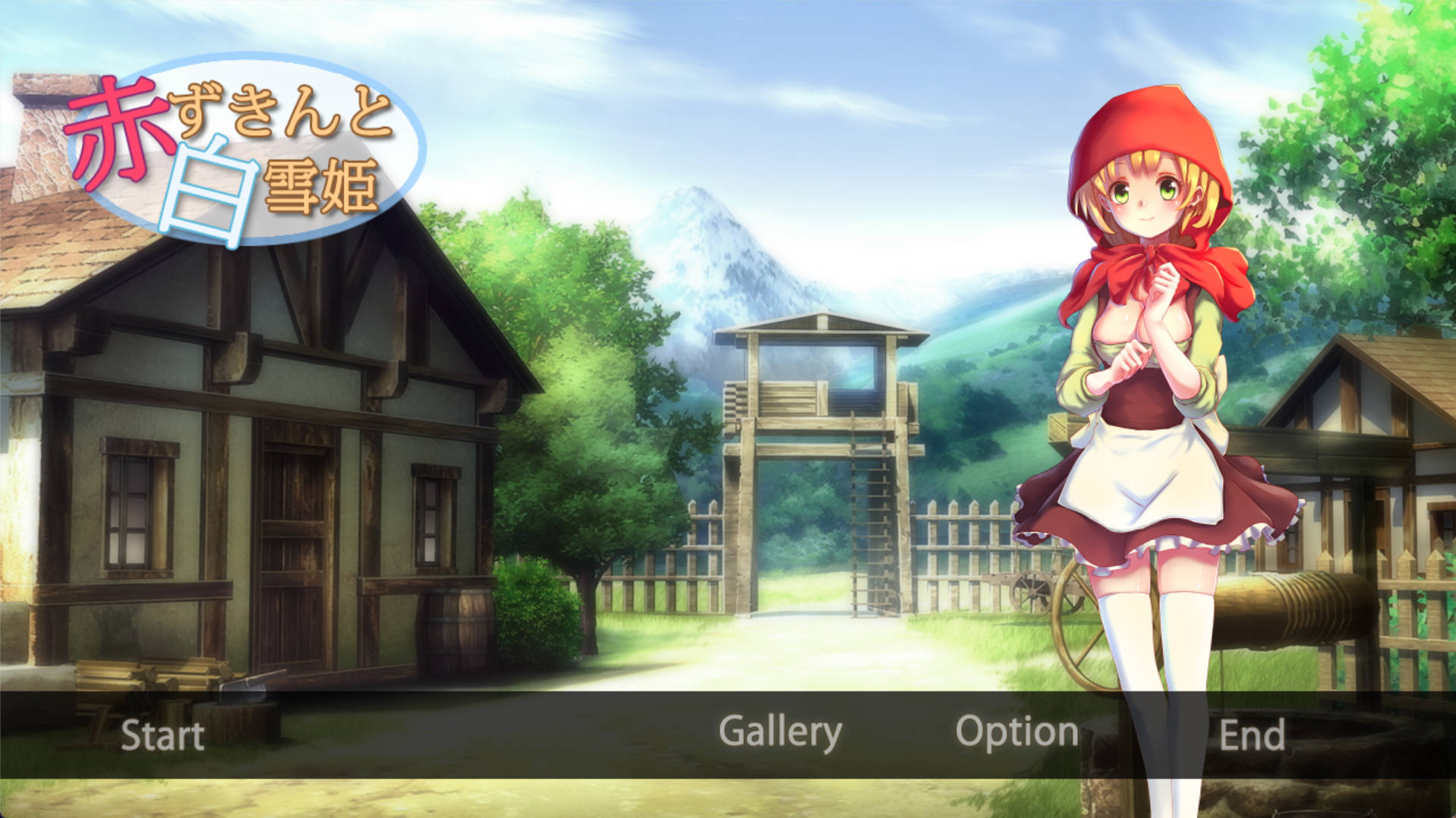Select End to quit the game
This screenshot has width=1456, height=818.
pos(1252,735)
